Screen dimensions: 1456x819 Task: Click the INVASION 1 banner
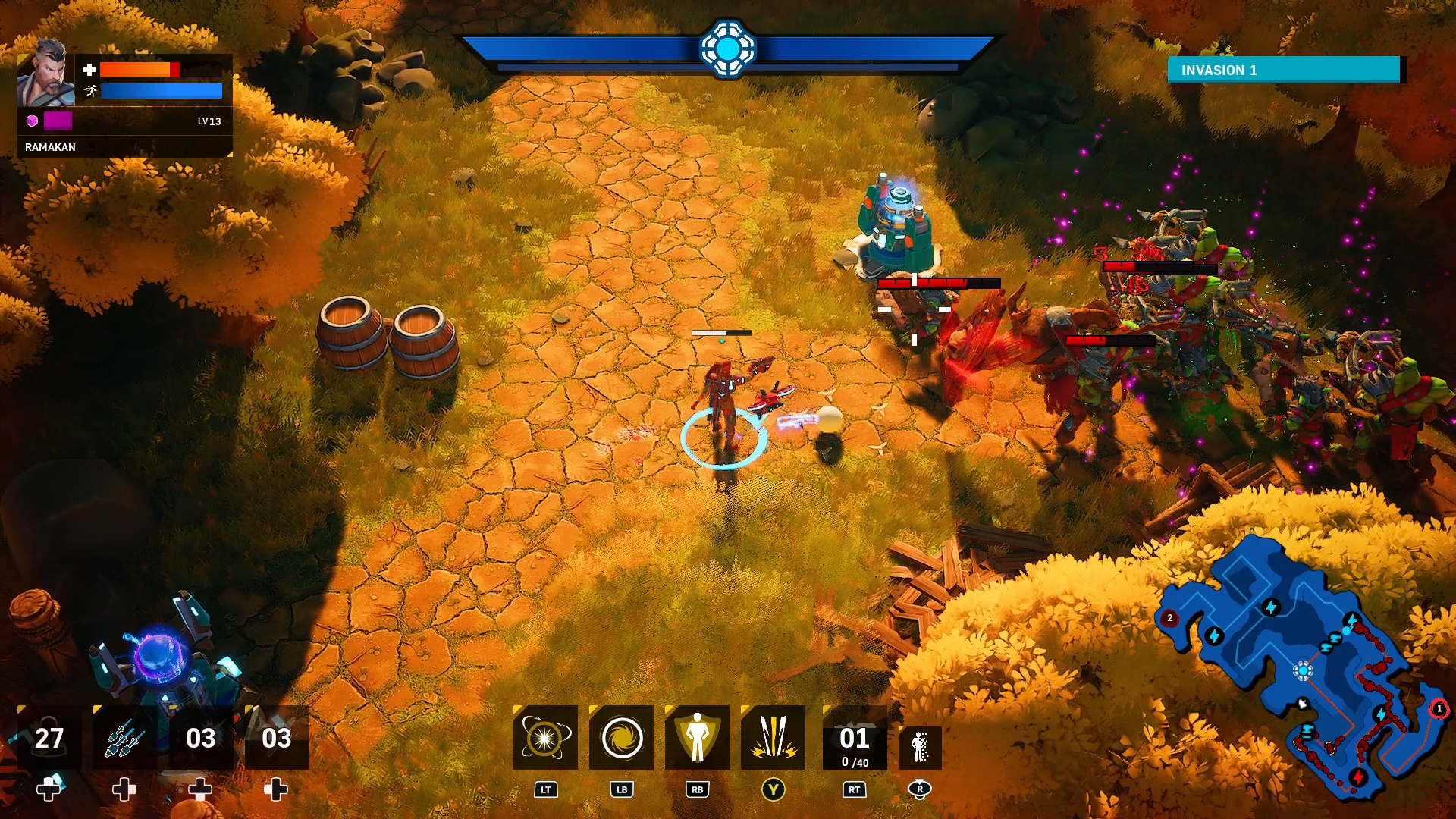tap(1283, 69)
